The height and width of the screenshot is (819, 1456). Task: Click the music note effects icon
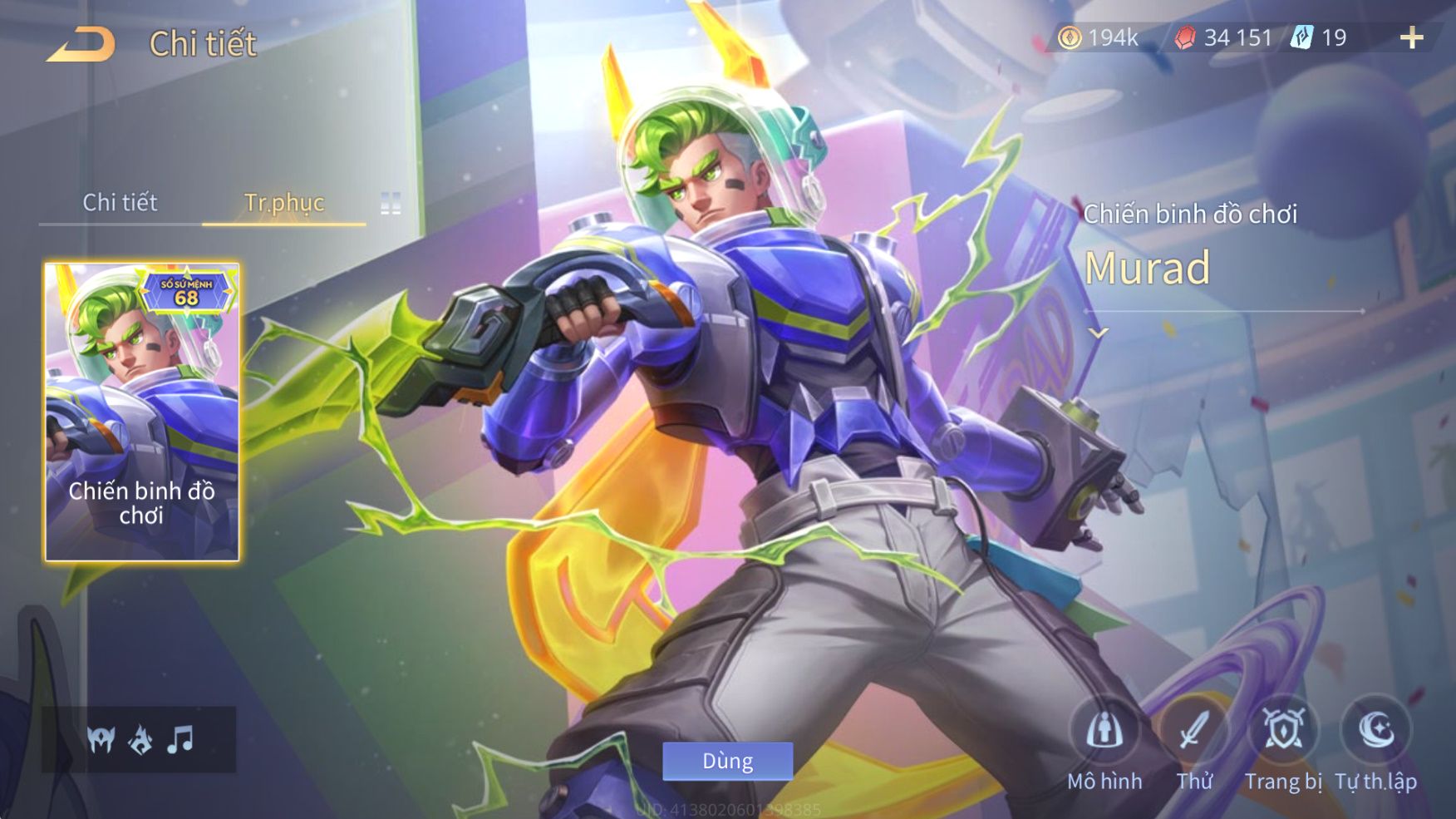(x=180, y=738)
